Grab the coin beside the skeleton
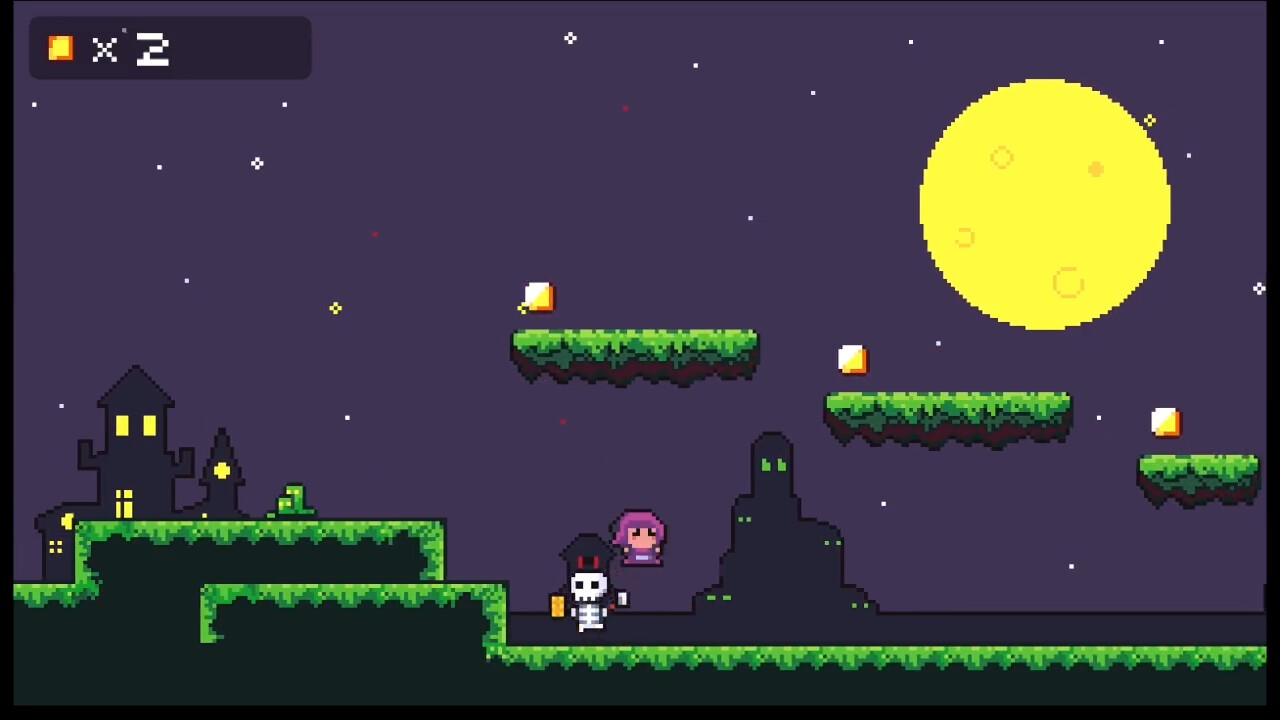The height and width of the screenshot is (720, 1280). pos(557,605)
